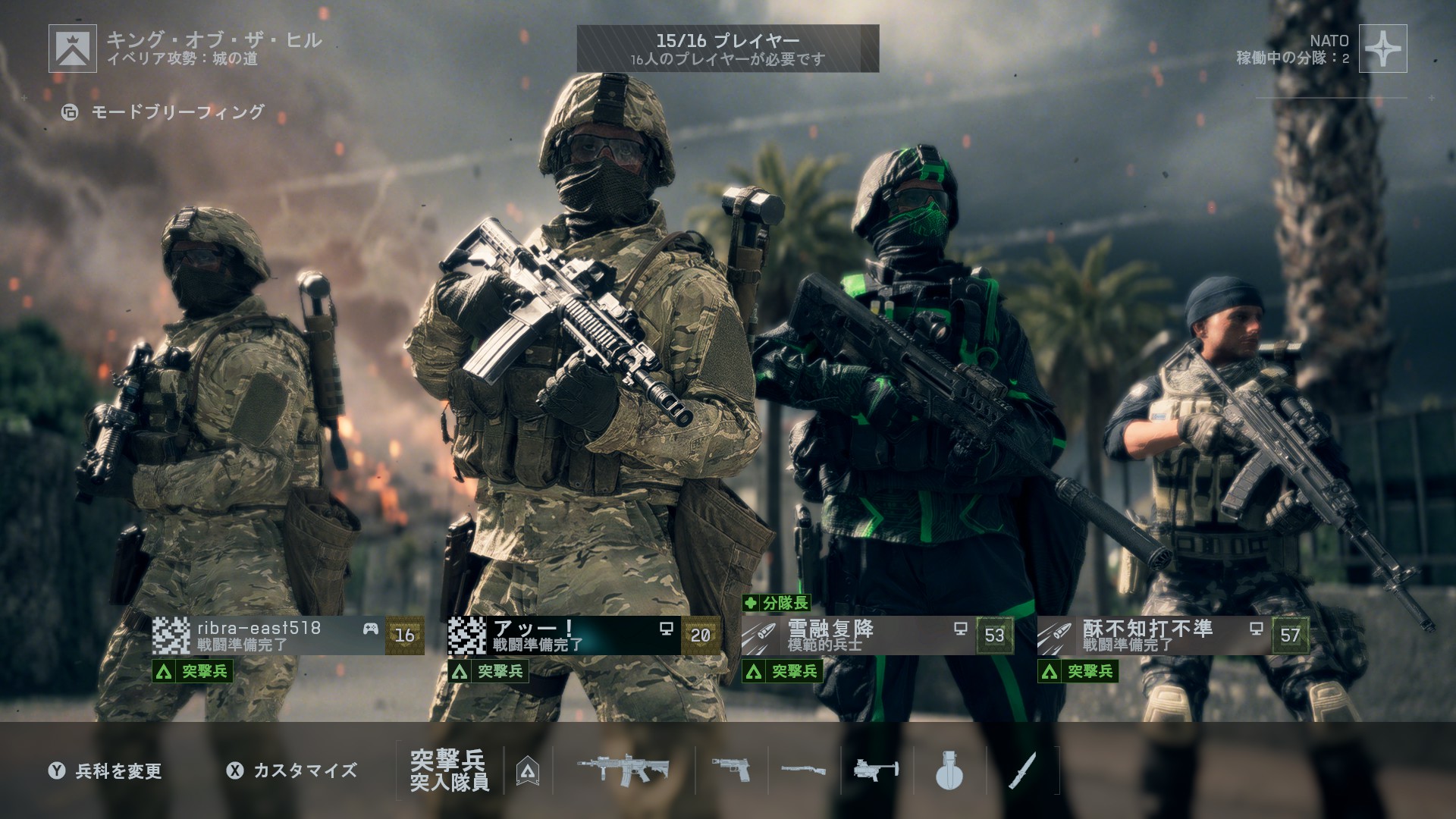Select the grenade launcher gadget slot
1456x819 pixels.
(x=876, y=770)
